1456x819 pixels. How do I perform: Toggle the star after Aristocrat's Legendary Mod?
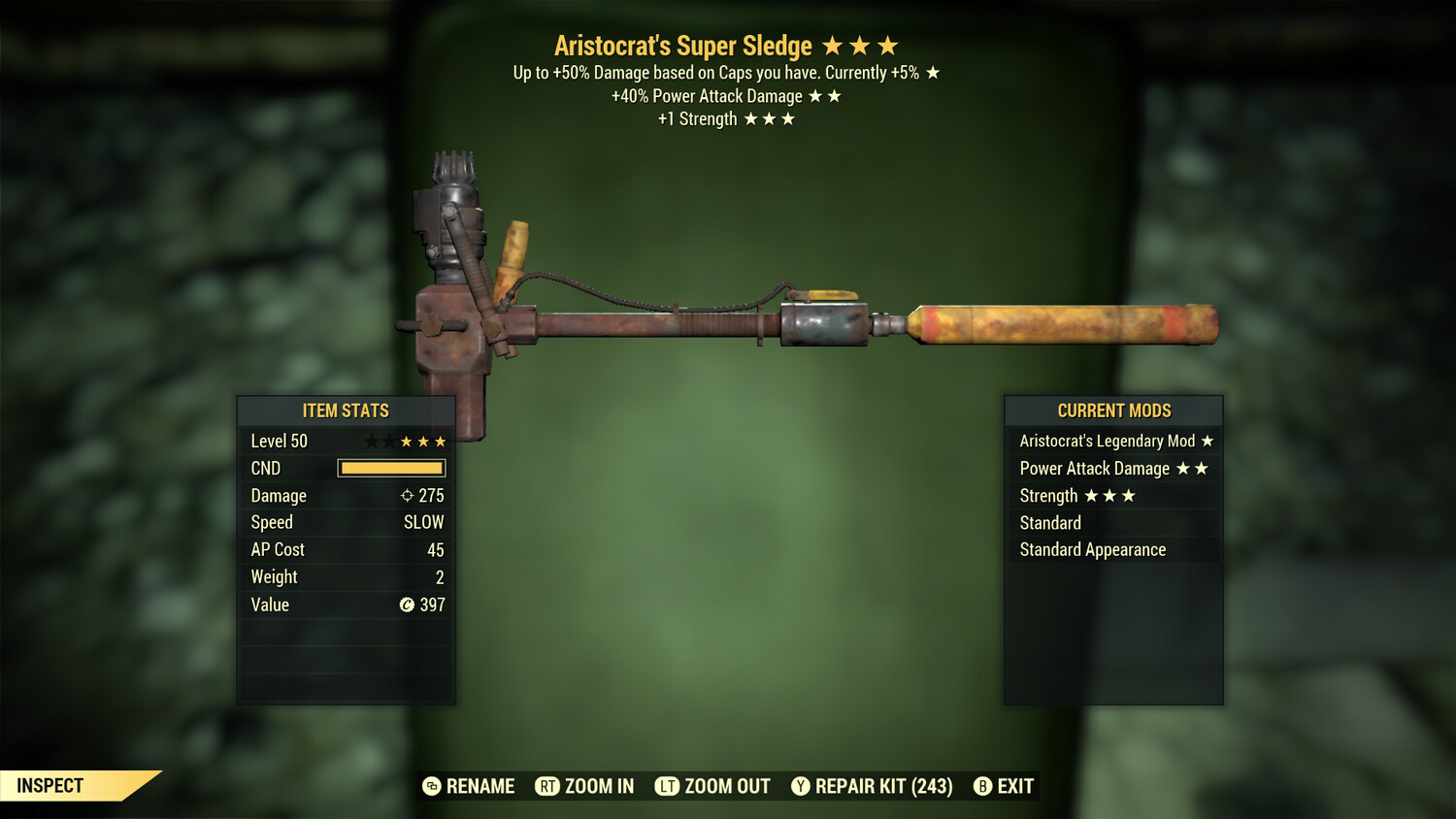[x=1207, y=440]
